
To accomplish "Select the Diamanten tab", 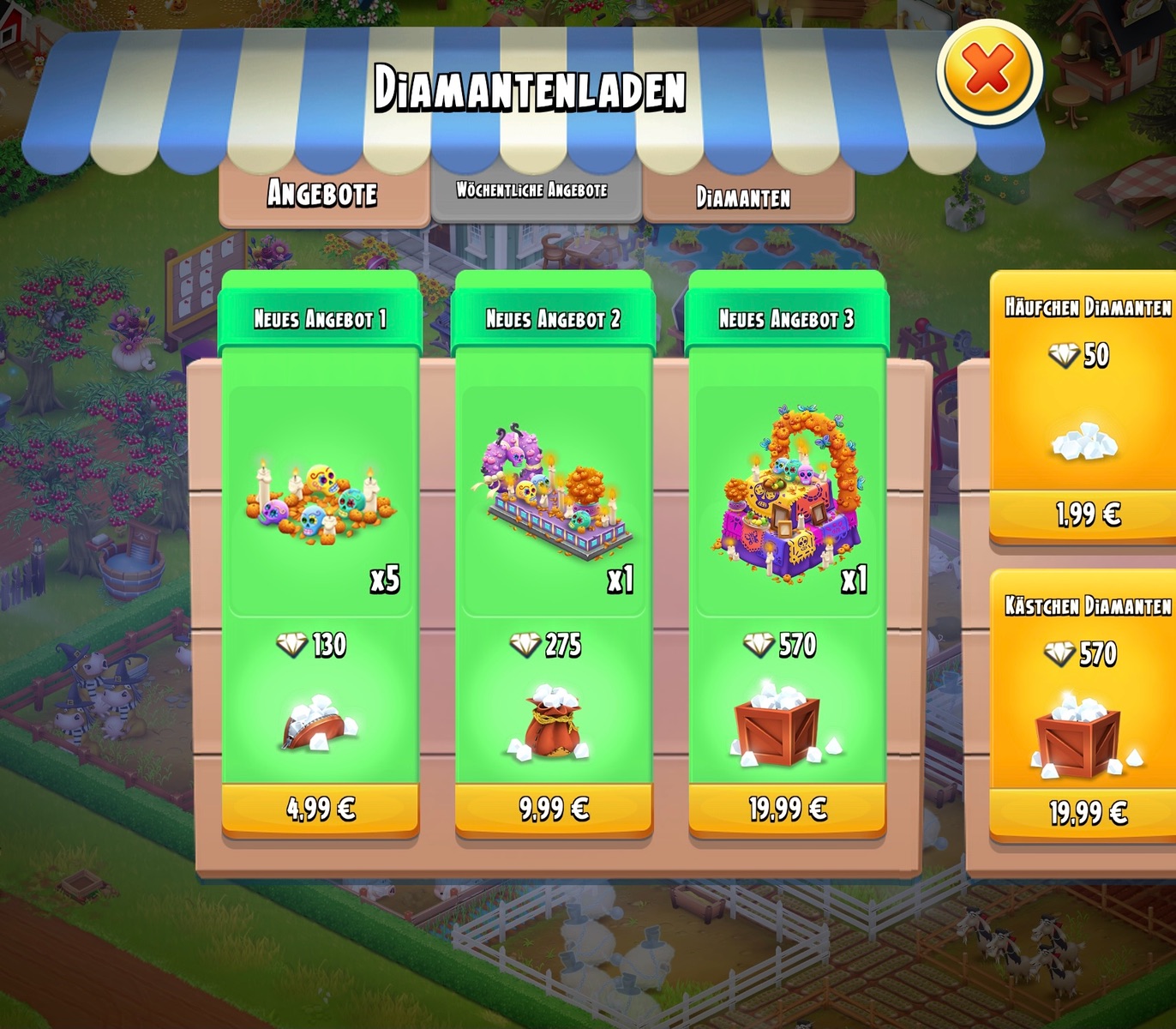I will pyautogui.click(x=744, y=197).
